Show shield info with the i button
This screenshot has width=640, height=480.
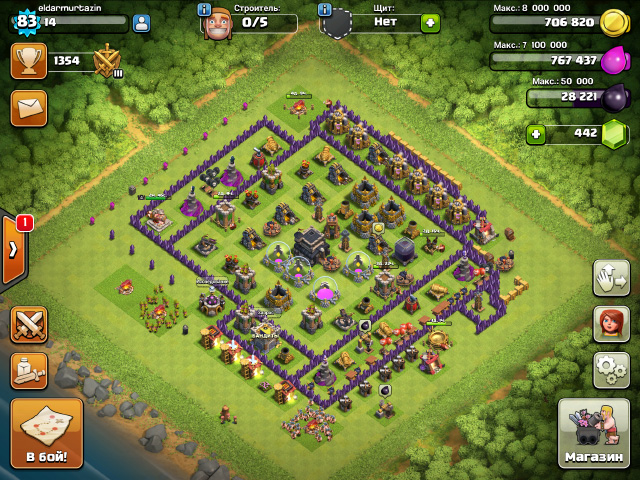324,9
